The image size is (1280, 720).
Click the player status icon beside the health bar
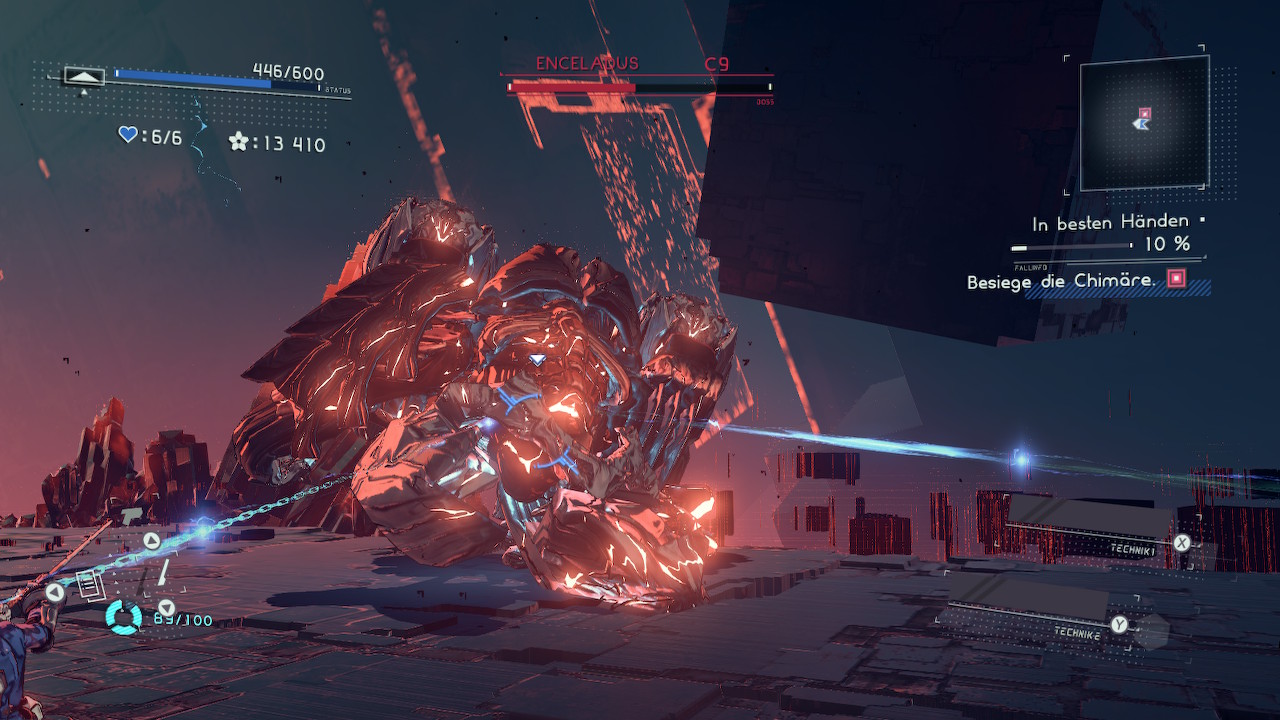pos(84,75)
